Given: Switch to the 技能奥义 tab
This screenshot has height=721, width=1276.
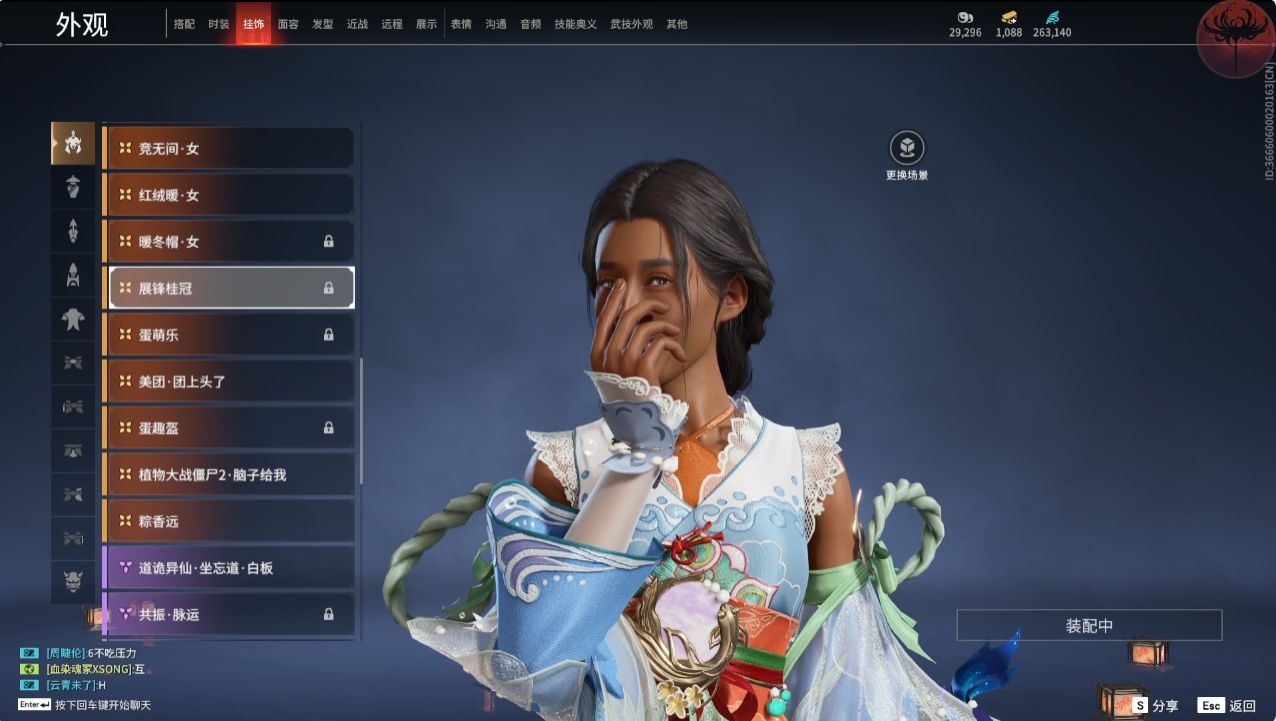Looking at the screenshot, I should [575, 24].
